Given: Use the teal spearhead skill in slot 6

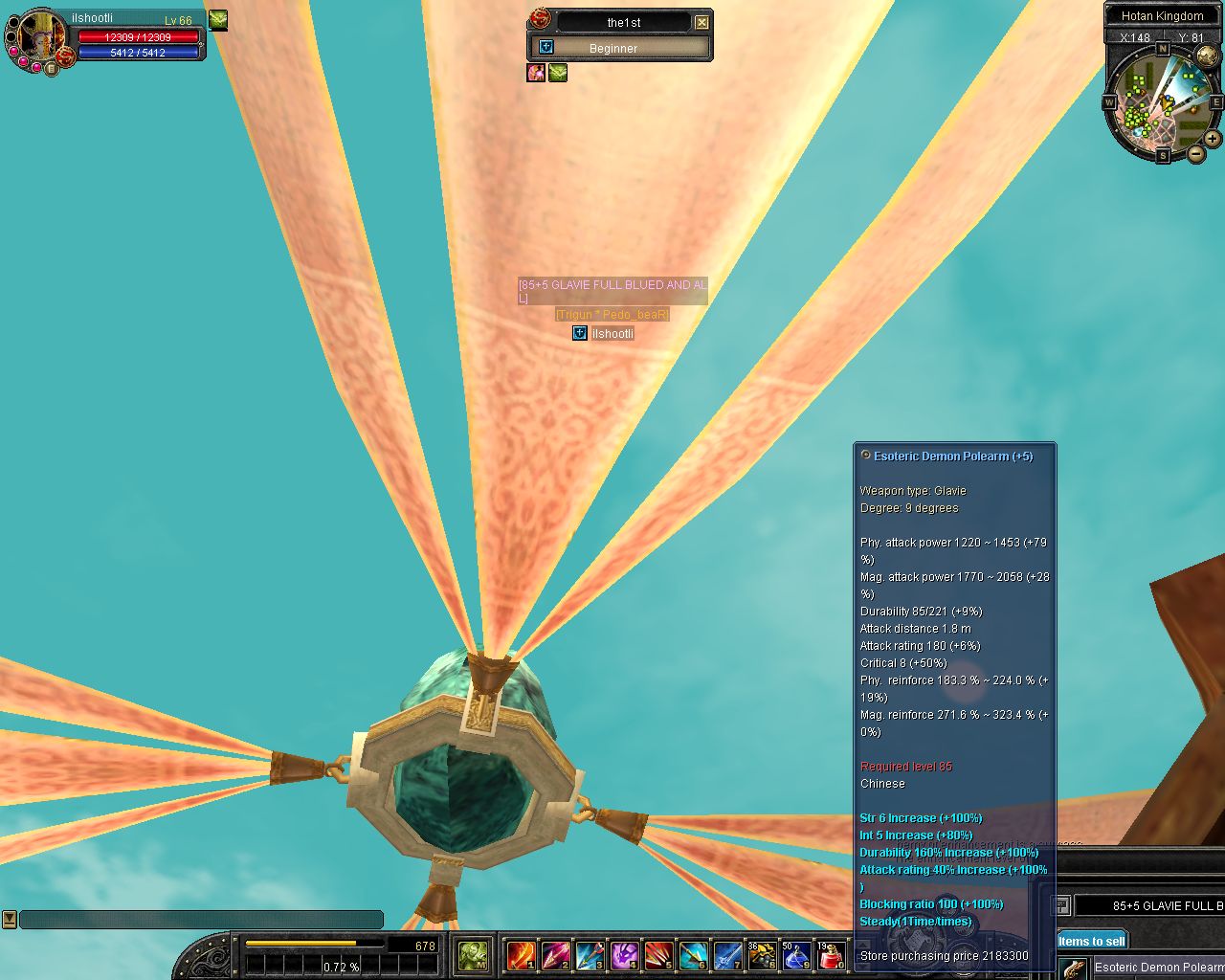Looking at the screenshot, I should tap(693, 955).
